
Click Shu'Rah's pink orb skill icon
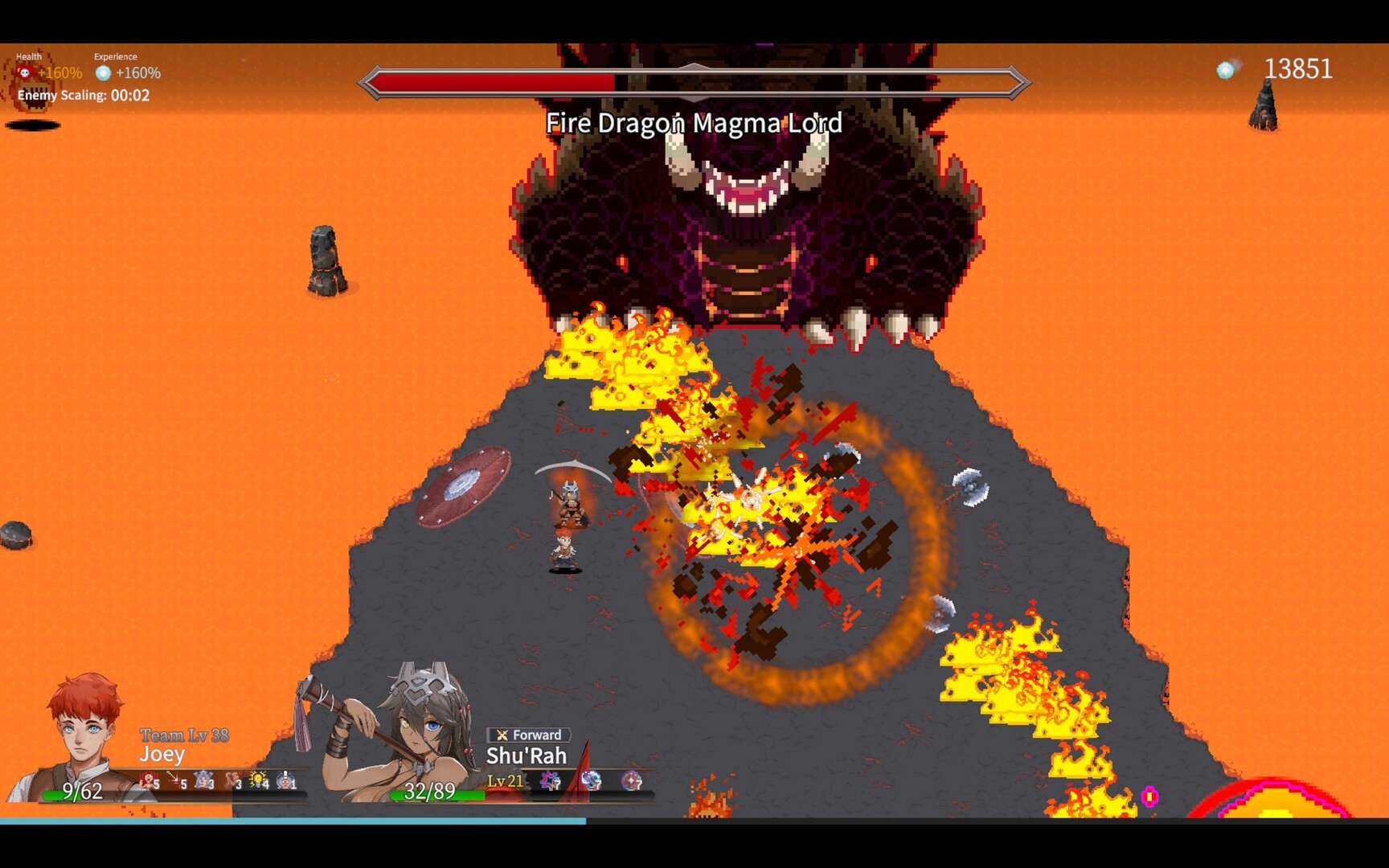[x=632, y=780]
